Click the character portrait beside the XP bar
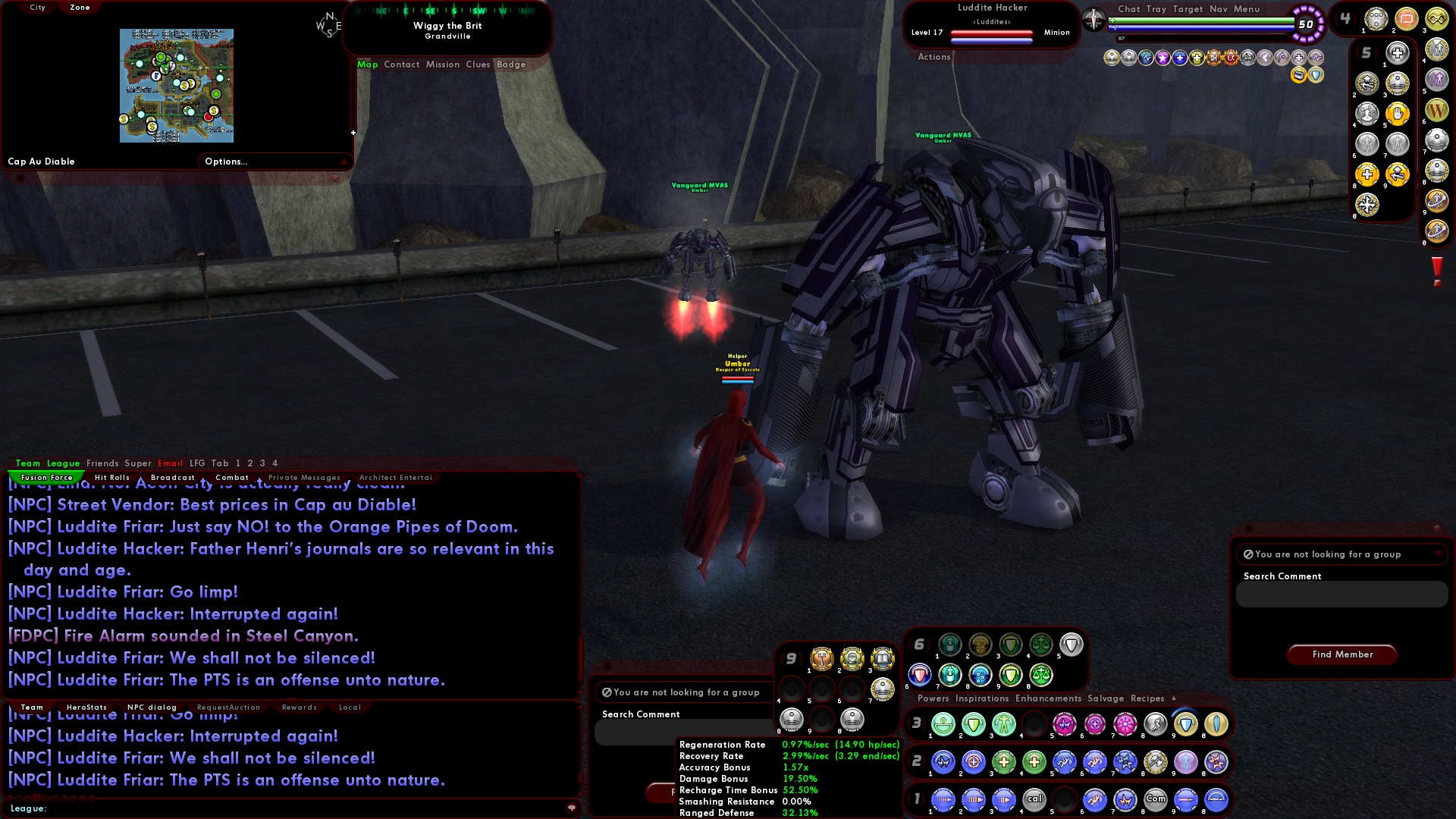Image resolution: width=1456 pixels, height=819 pixels. coord(1093,20)
